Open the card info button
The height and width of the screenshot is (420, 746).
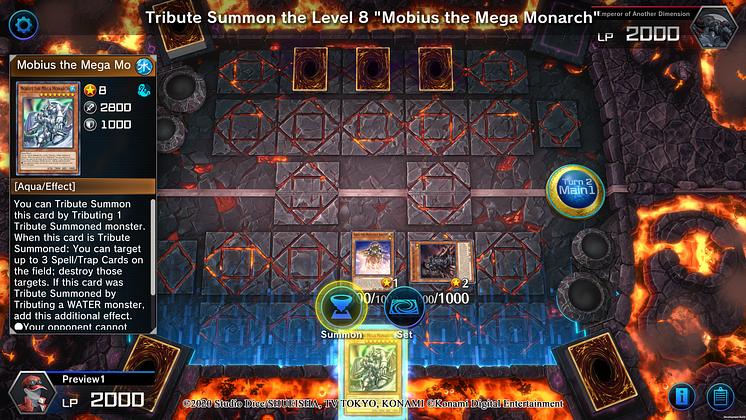pyautogui.click(x=683, y=397)
